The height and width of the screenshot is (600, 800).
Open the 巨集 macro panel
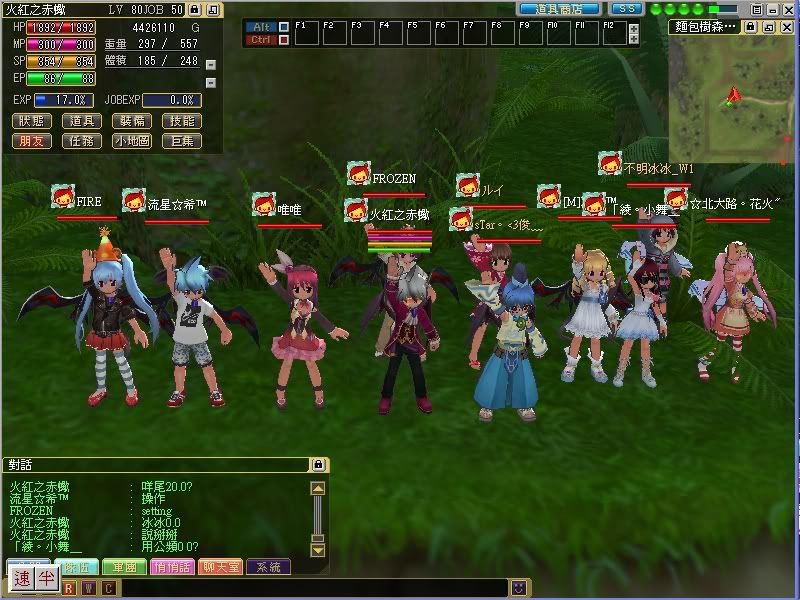pyautogui.click(x=183, y=141)
